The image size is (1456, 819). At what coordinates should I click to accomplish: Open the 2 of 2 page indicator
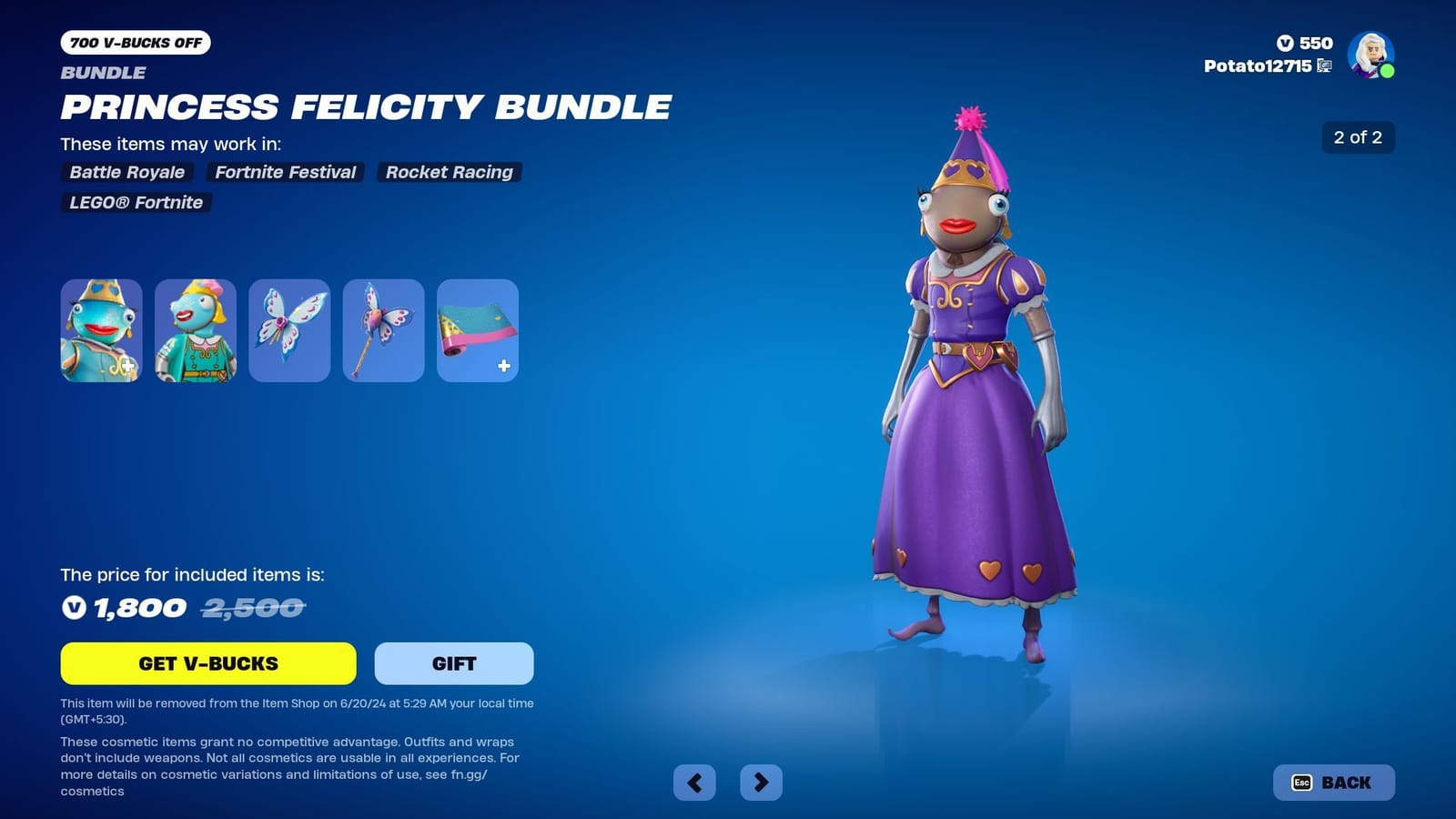tap(1357, 139)
